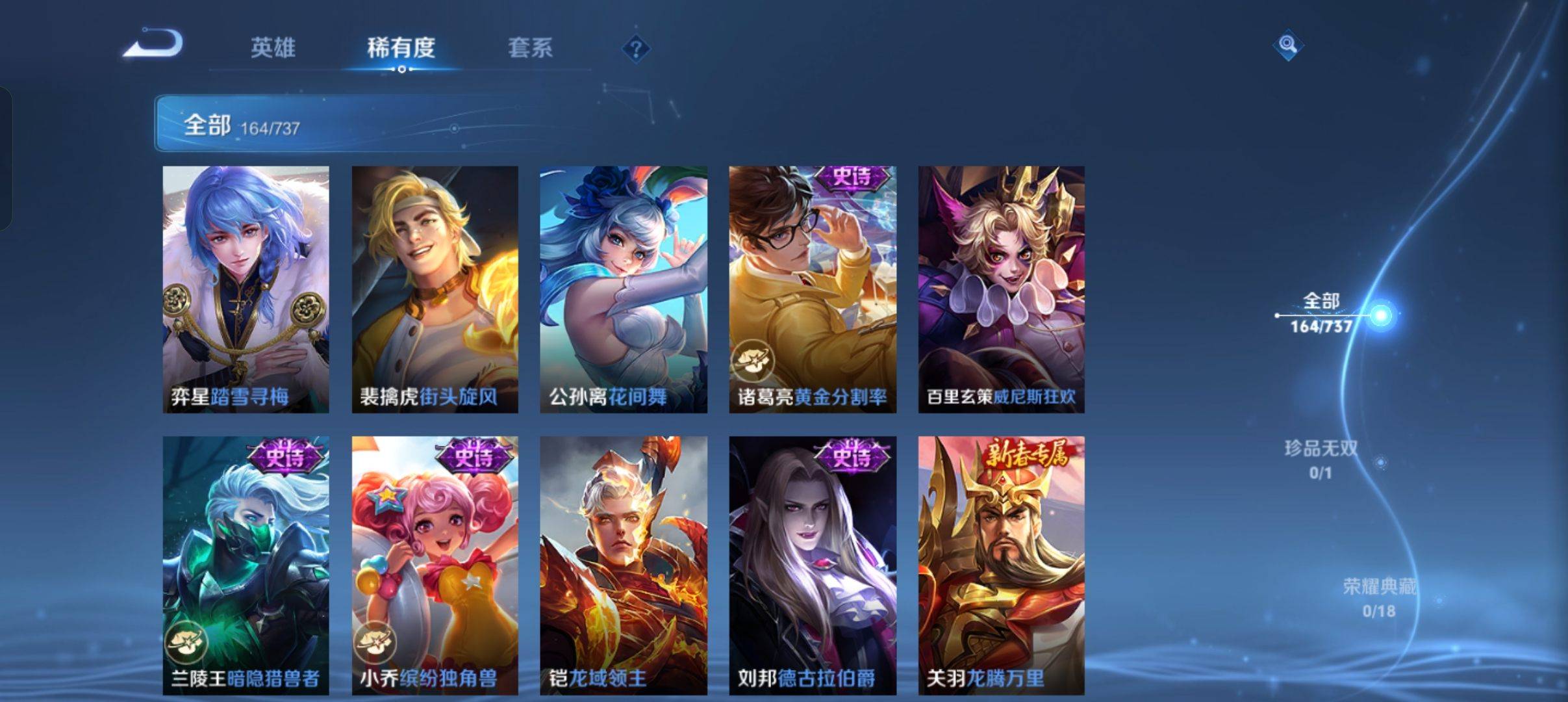Click the question mark help icon
Screen dimensions: 1568x702
click(637, 48)
